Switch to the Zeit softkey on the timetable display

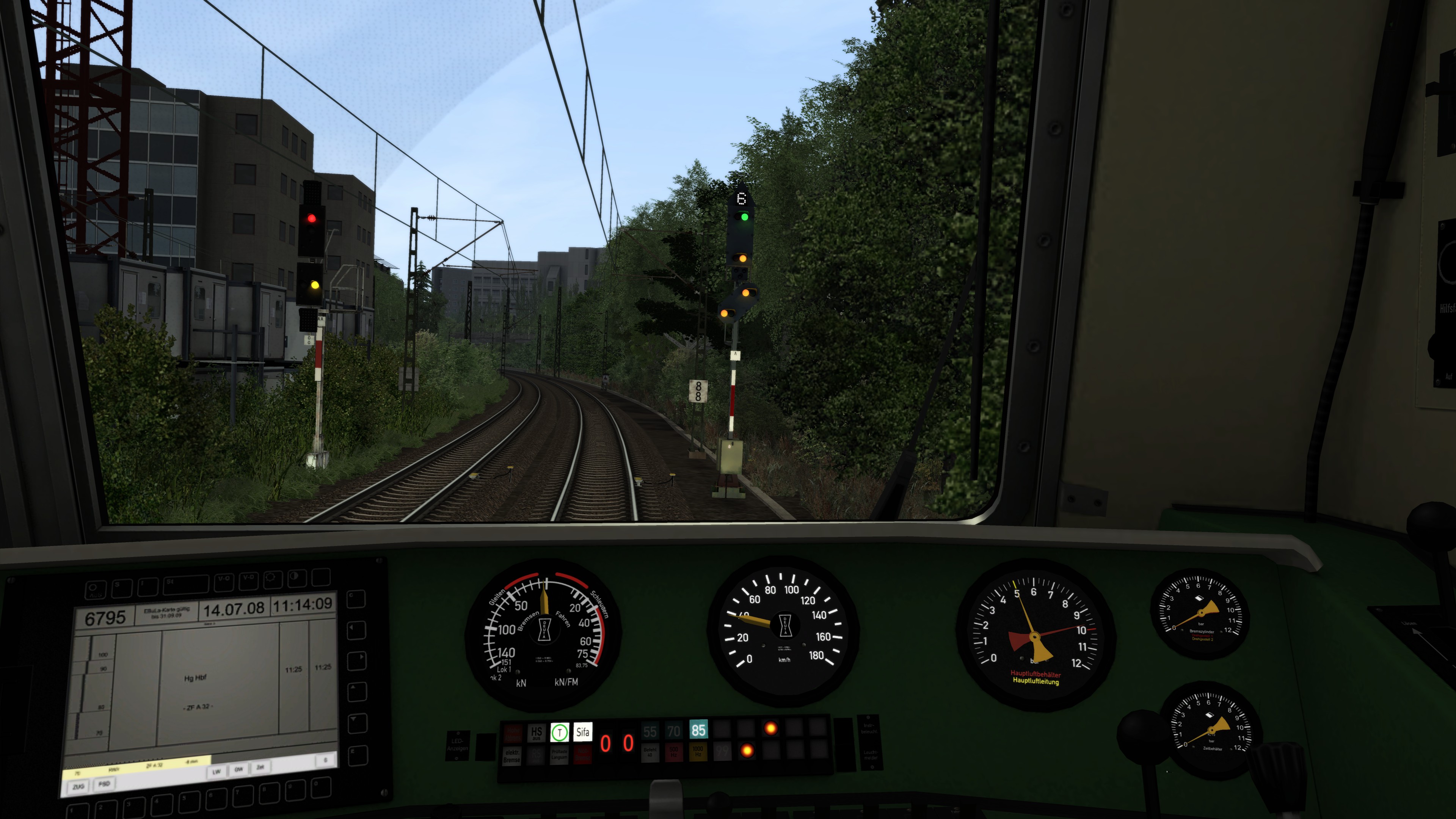[x=260, y=767]
